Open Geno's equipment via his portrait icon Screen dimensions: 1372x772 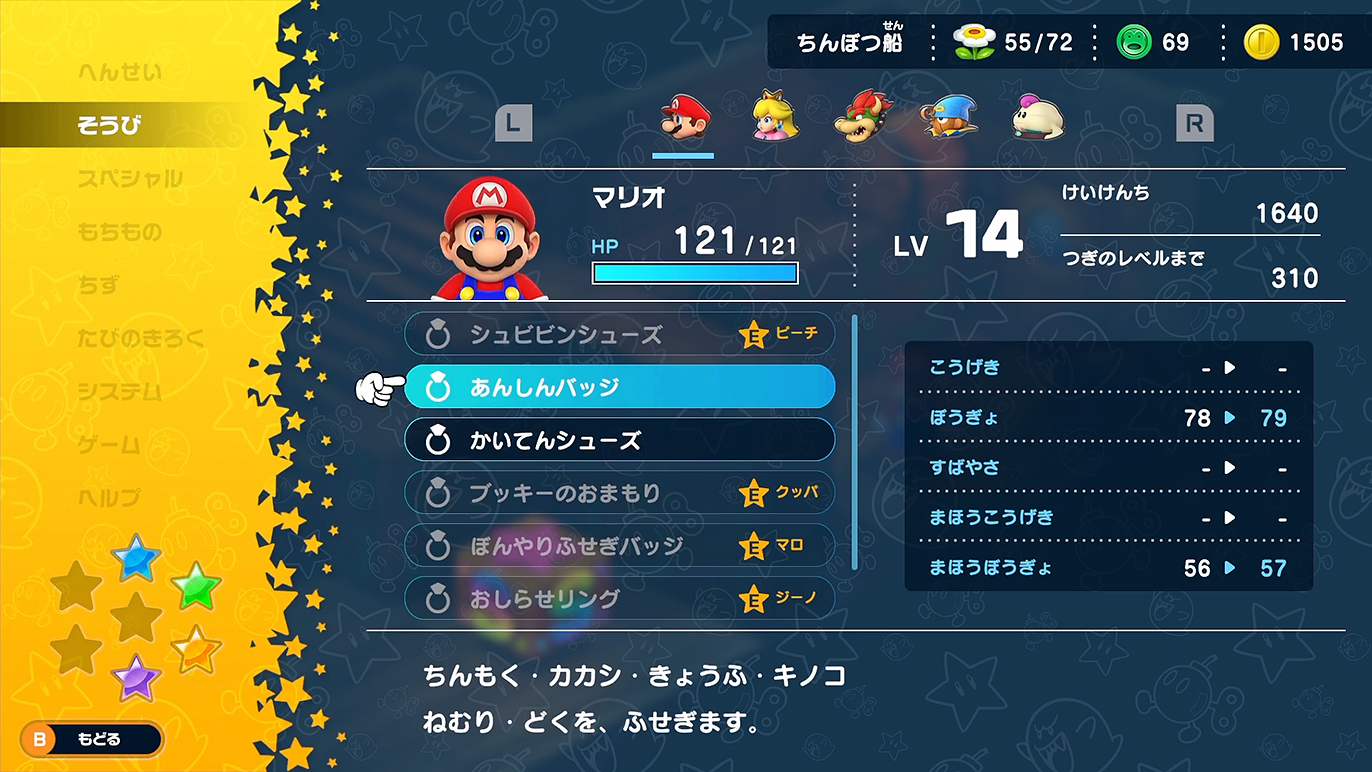pyautogui.click(x=947, y=117)
